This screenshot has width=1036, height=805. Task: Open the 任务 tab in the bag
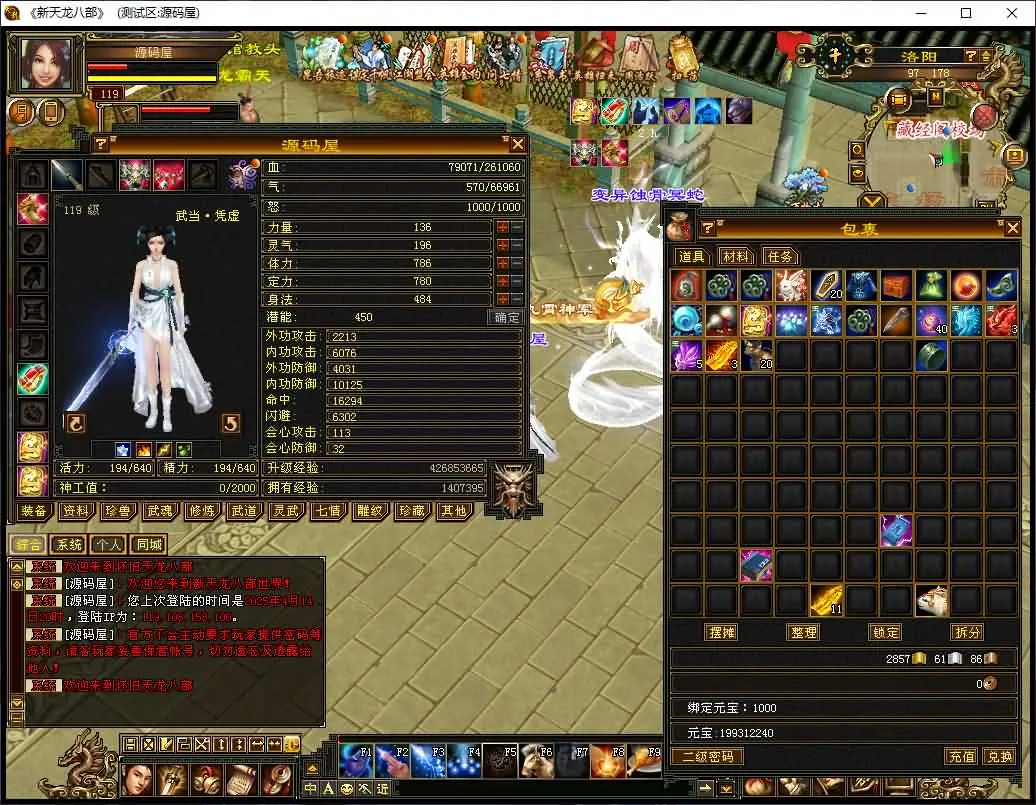[781, 257]
